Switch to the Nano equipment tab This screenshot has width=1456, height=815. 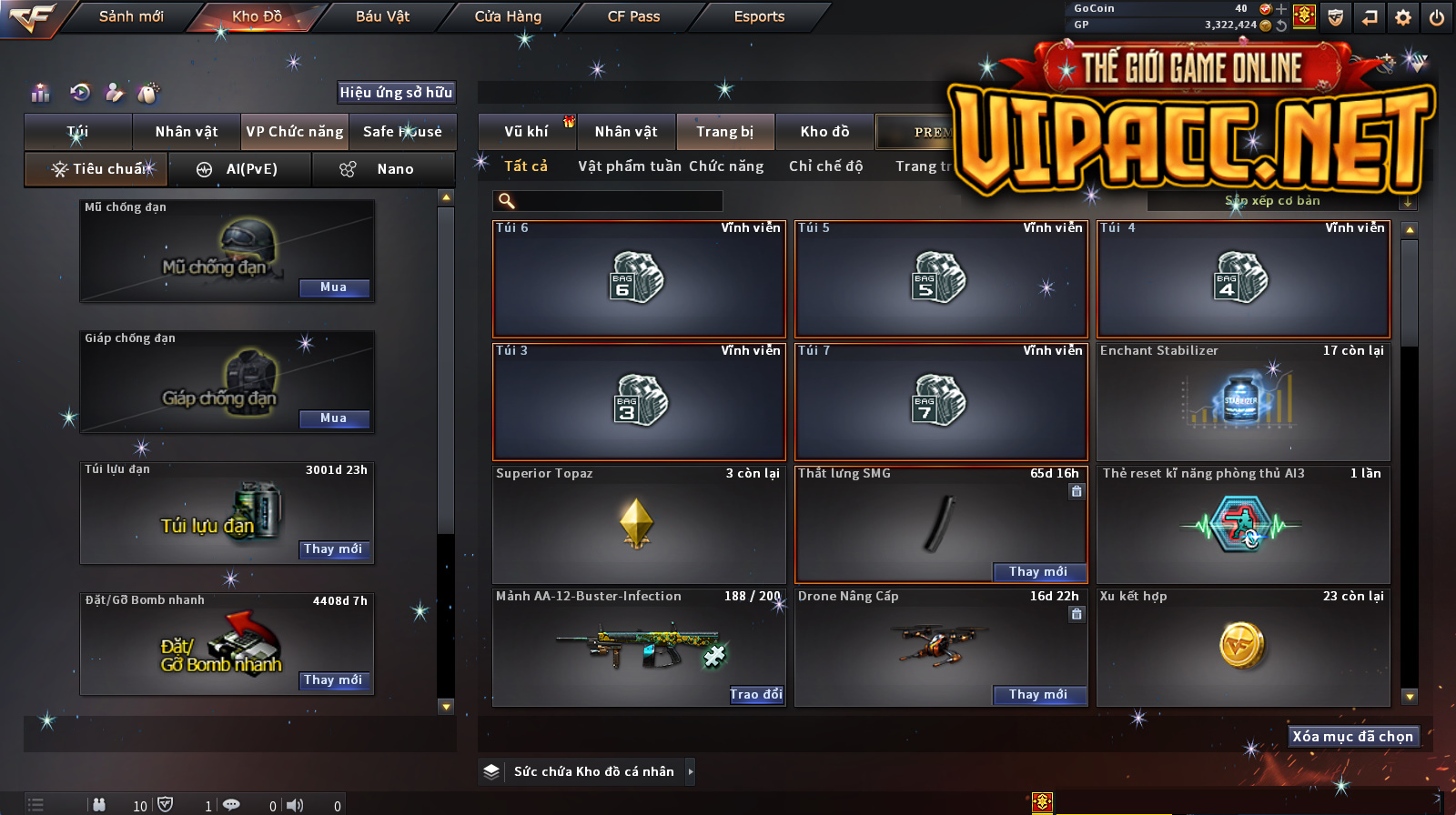point(383,169)
